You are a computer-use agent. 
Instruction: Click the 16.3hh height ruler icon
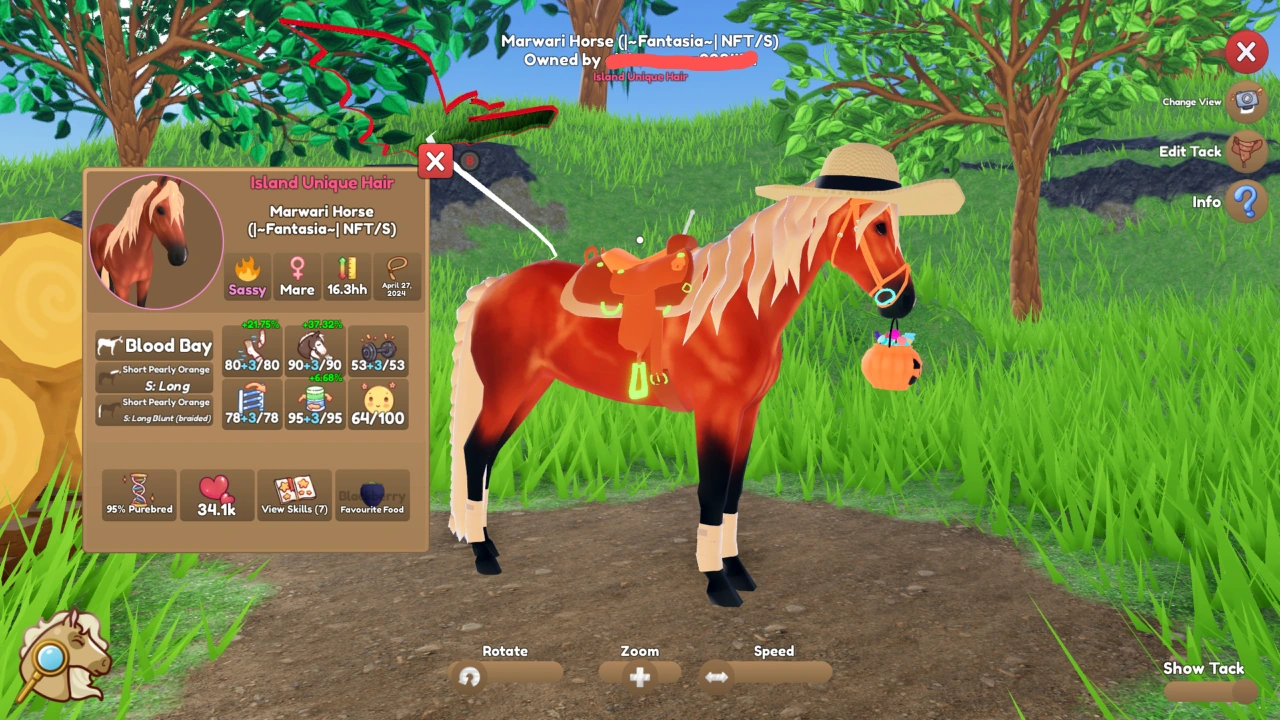(346, 277)
